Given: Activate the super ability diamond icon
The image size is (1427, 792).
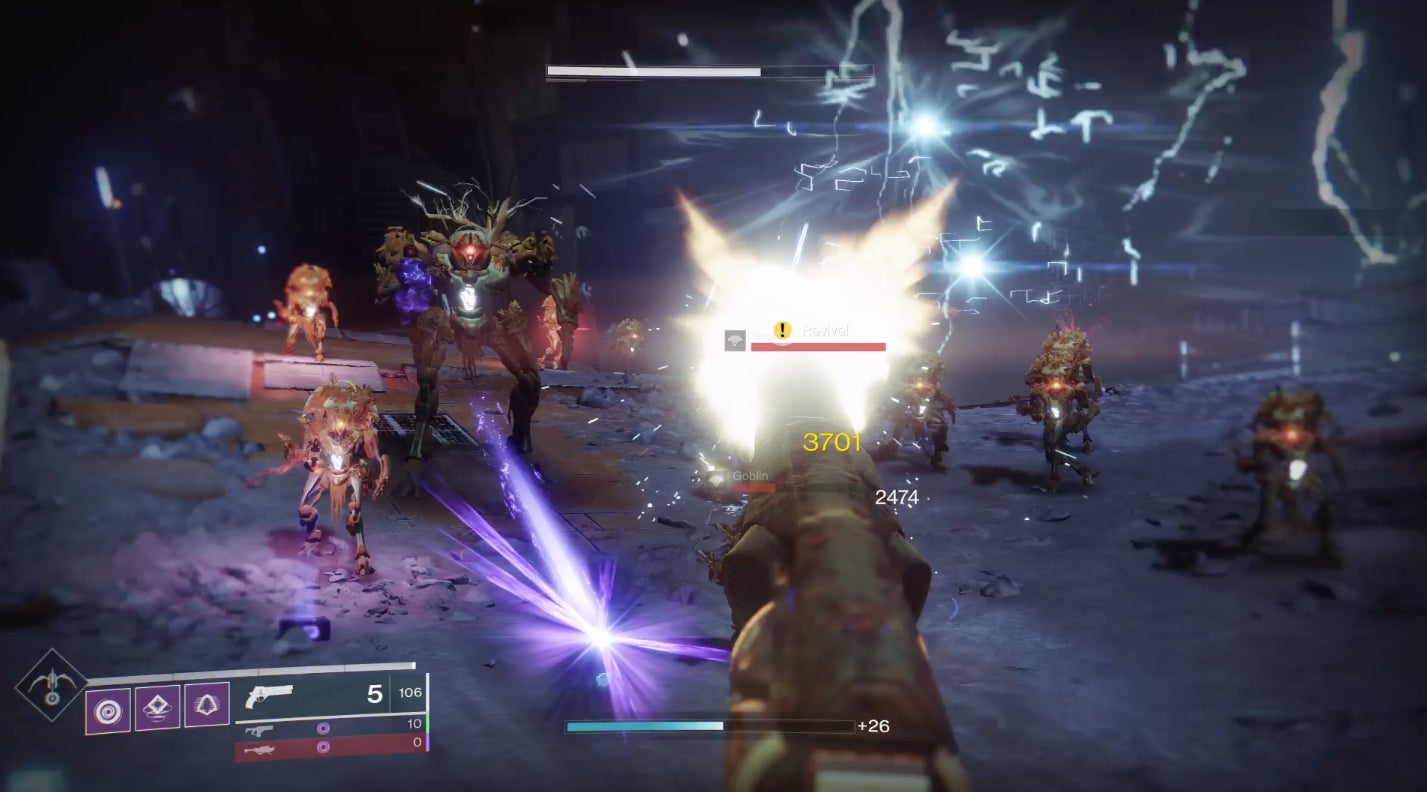Looking at the screenshot, I should (49, 684).
